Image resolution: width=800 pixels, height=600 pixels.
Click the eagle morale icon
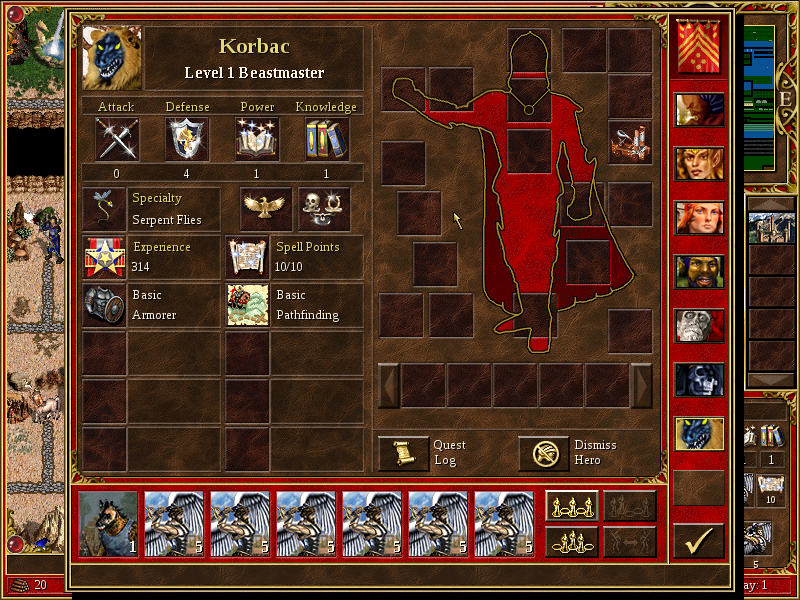266,207
